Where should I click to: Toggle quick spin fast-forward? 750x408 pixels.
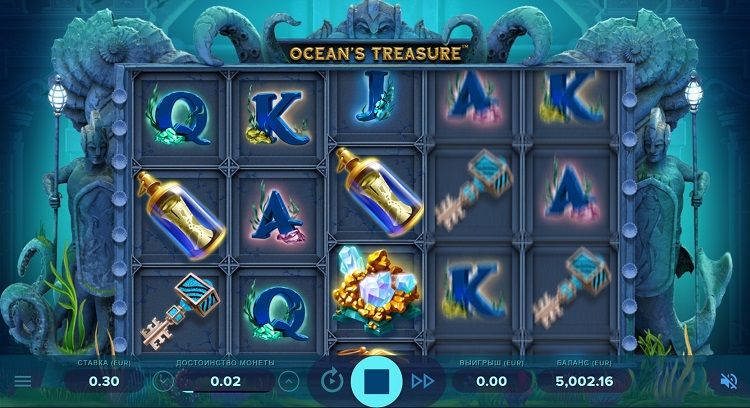422,381
